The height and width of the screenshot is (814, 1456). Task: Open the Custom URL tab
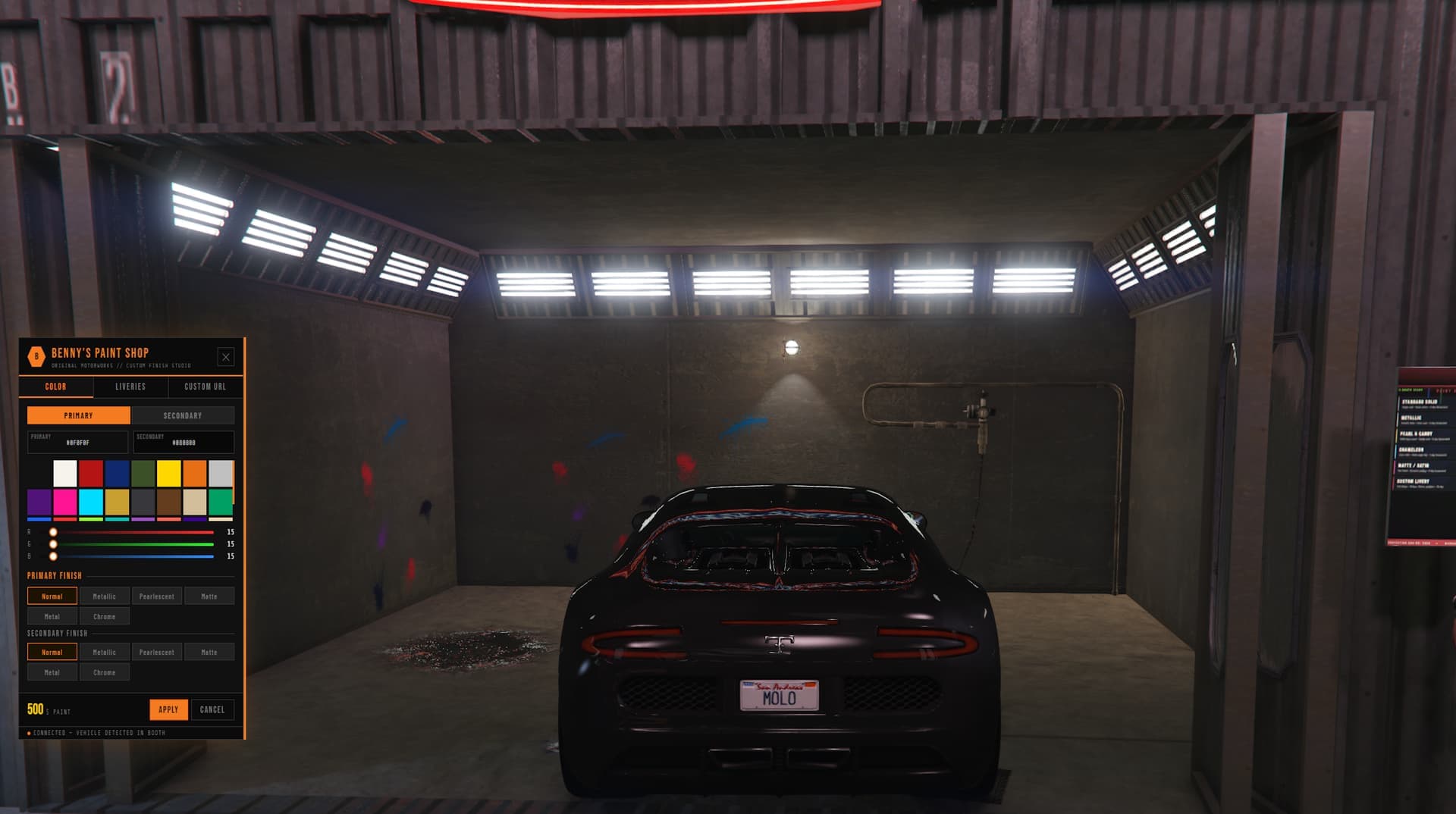click(x=203, y=387)
